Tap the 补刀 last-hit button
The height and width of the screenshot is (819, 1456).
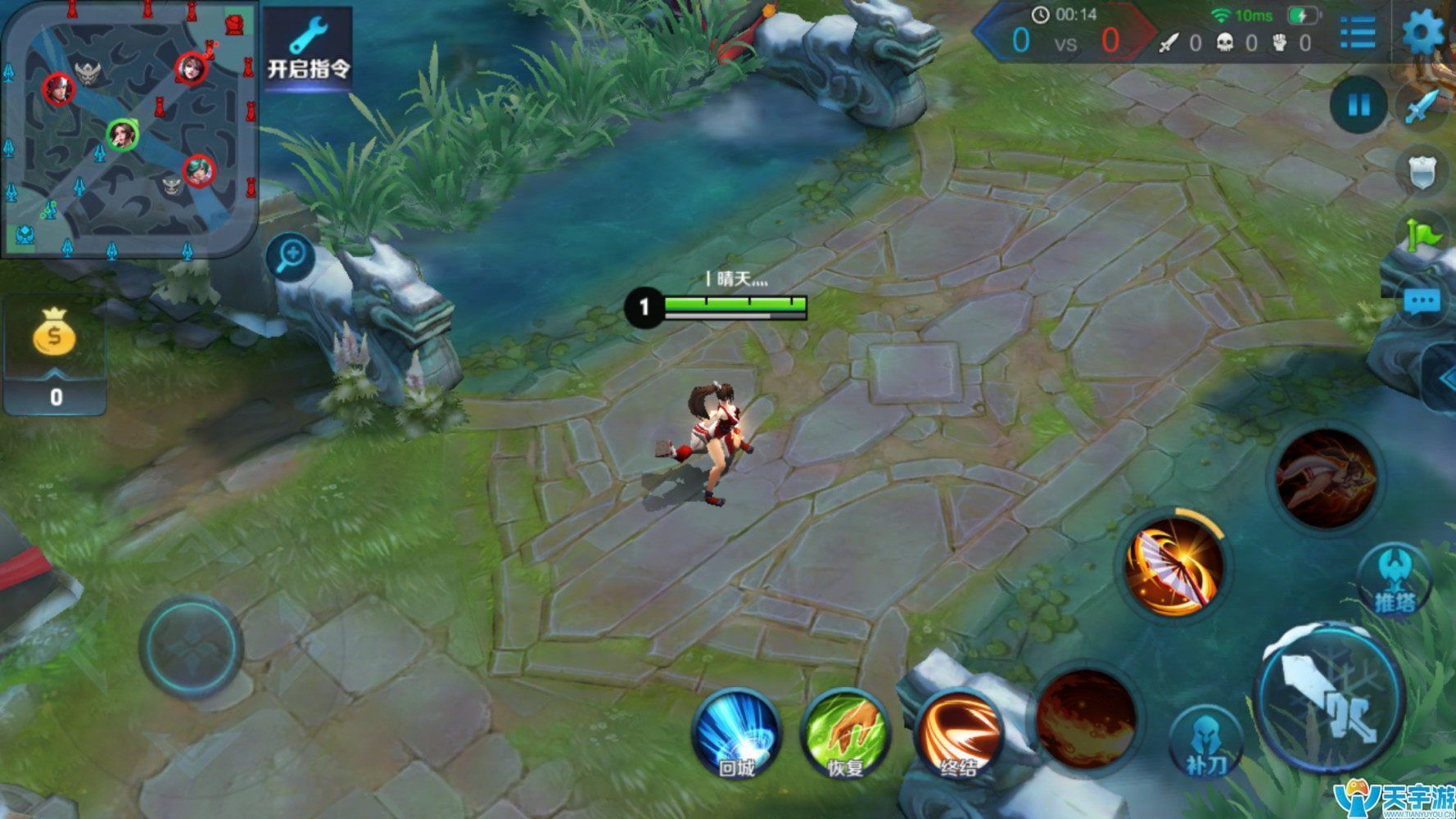click(1205, 741)
